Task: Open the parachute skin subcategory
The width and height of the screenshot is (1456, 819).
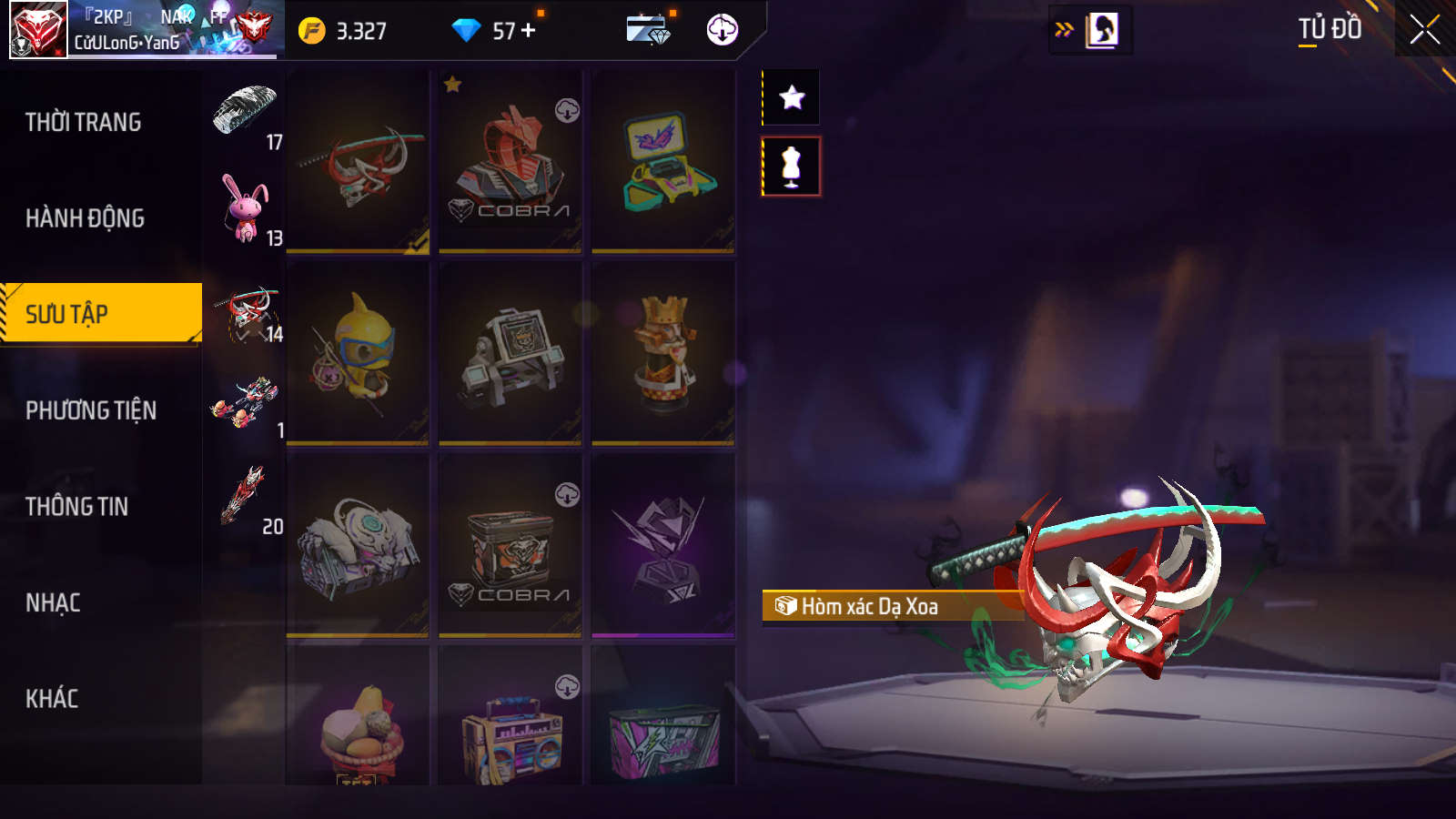Action: click(245, 110)
